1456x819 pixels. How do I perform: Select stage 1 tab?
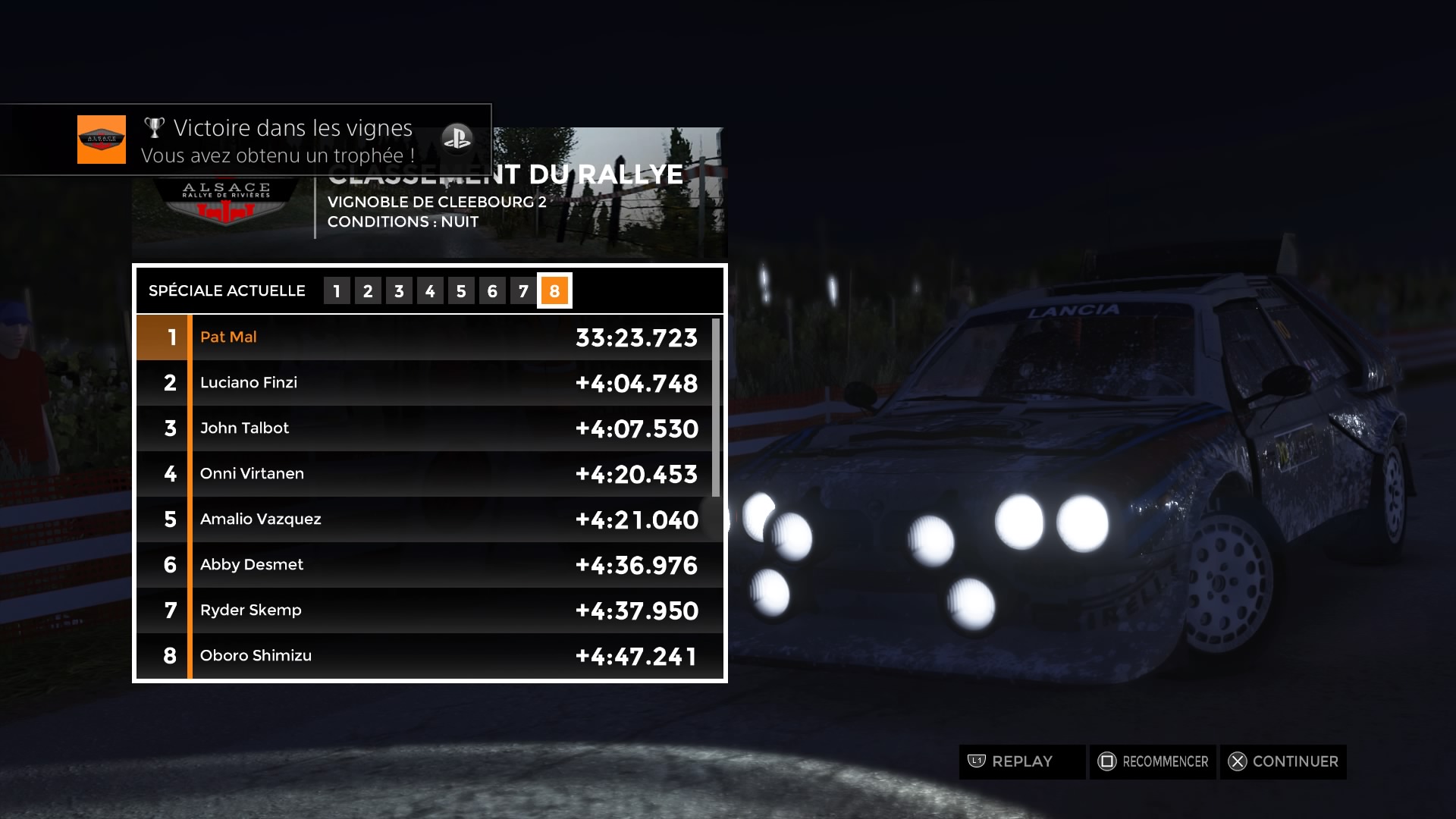337,291
